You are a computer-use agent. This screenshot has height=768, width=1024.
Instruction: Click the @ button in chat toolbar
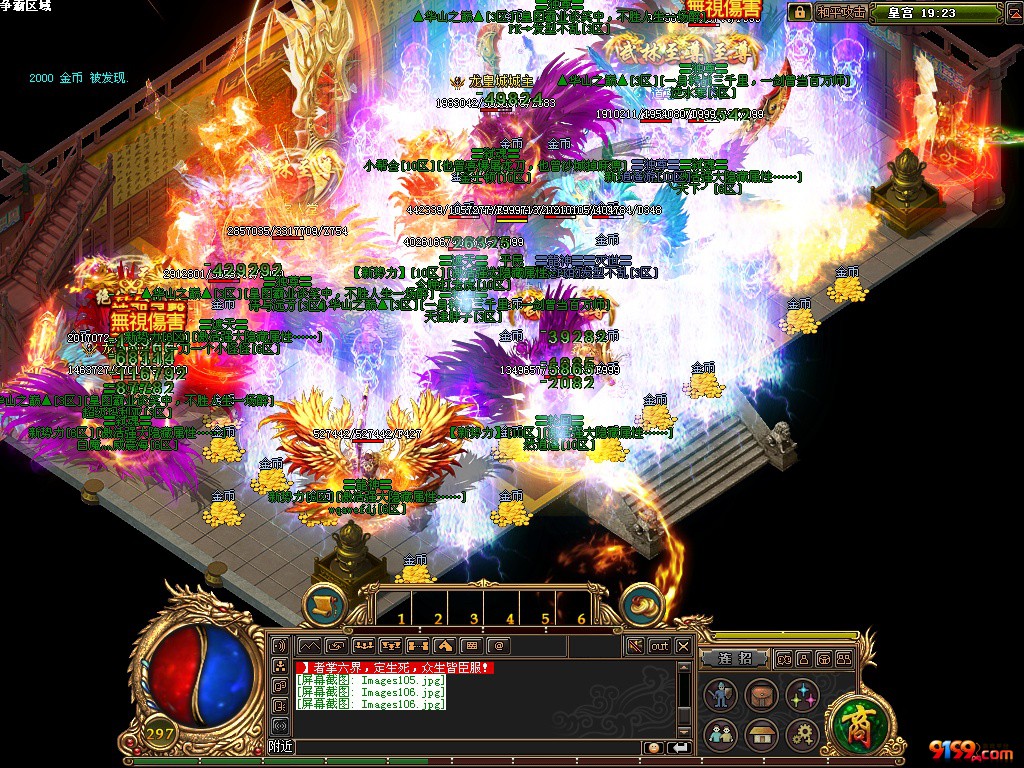click(498, 646)
